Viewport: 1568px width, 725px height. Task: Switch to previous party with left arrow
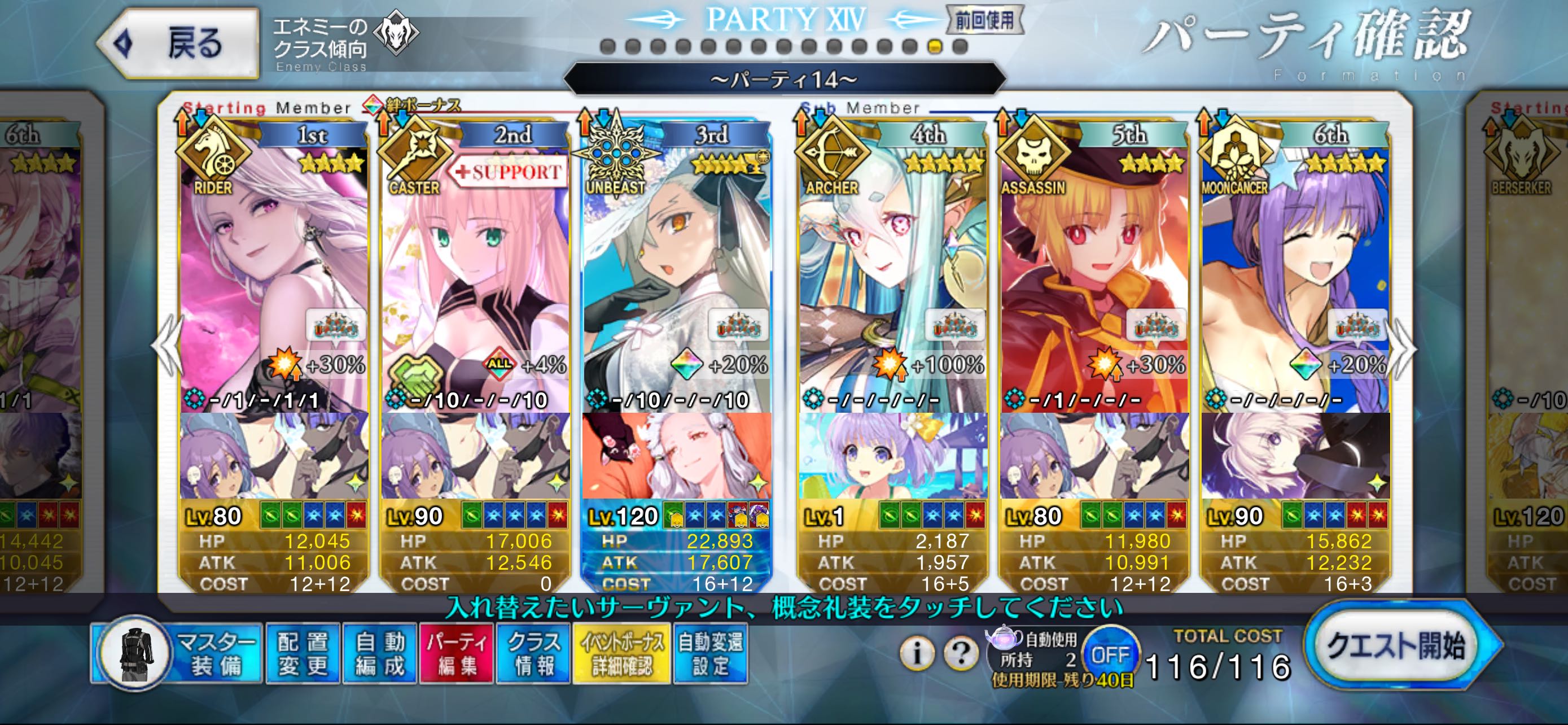pos(166,348)
